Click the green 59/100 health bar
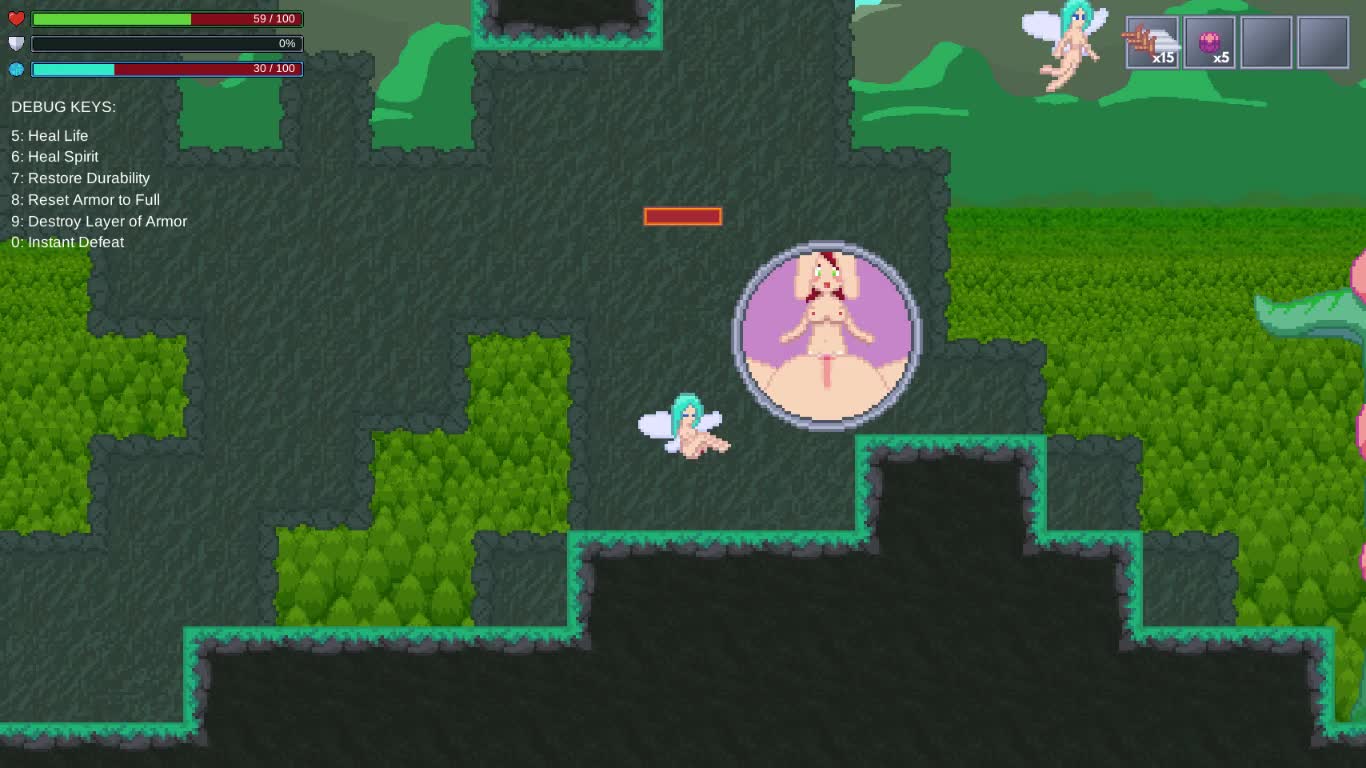This screenshot has width=1366, height=768. click(x=110, y=18)
